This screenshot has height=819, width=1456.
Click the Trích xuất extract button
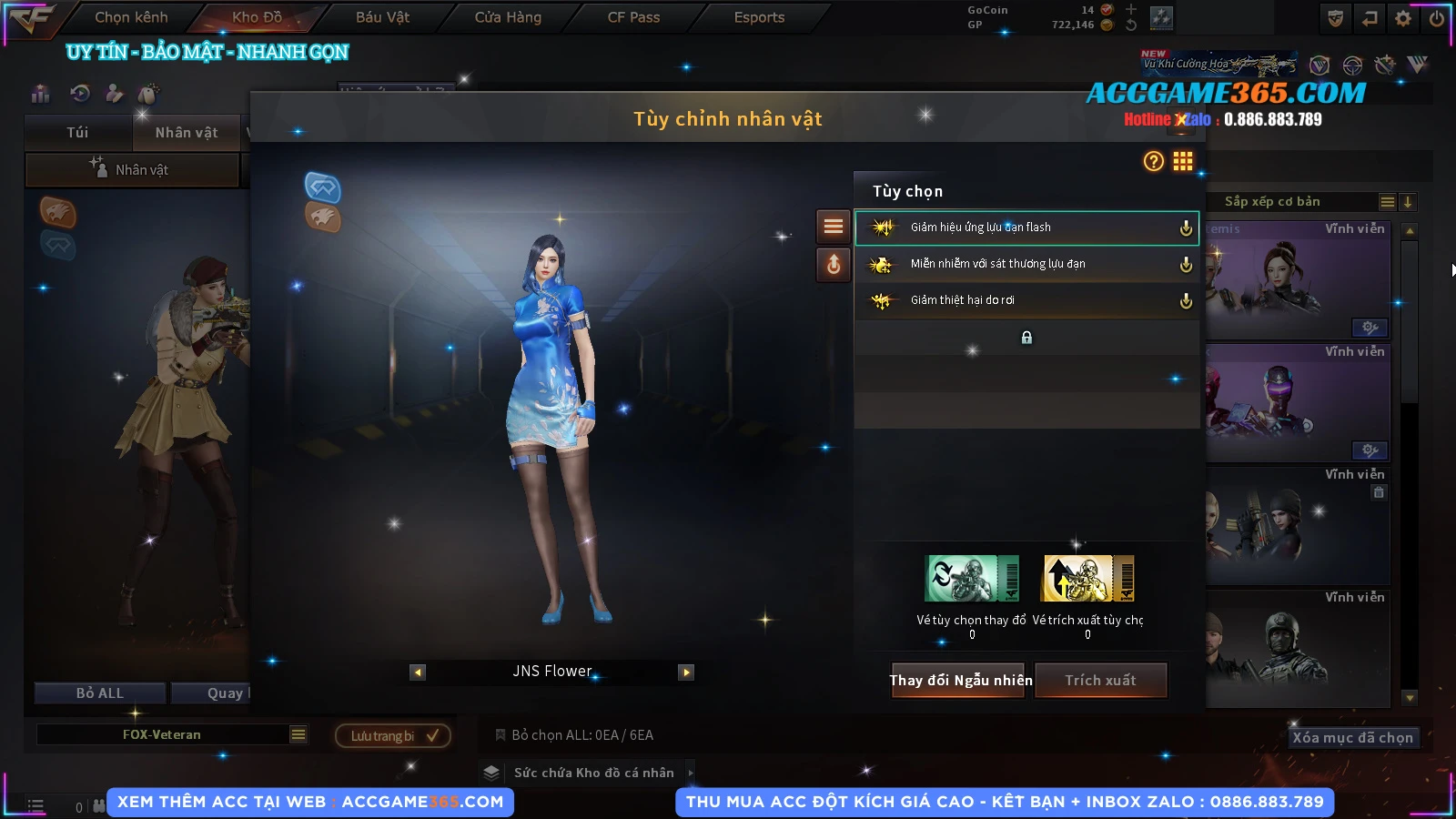pyautogui.click(x=1100, y=680)
